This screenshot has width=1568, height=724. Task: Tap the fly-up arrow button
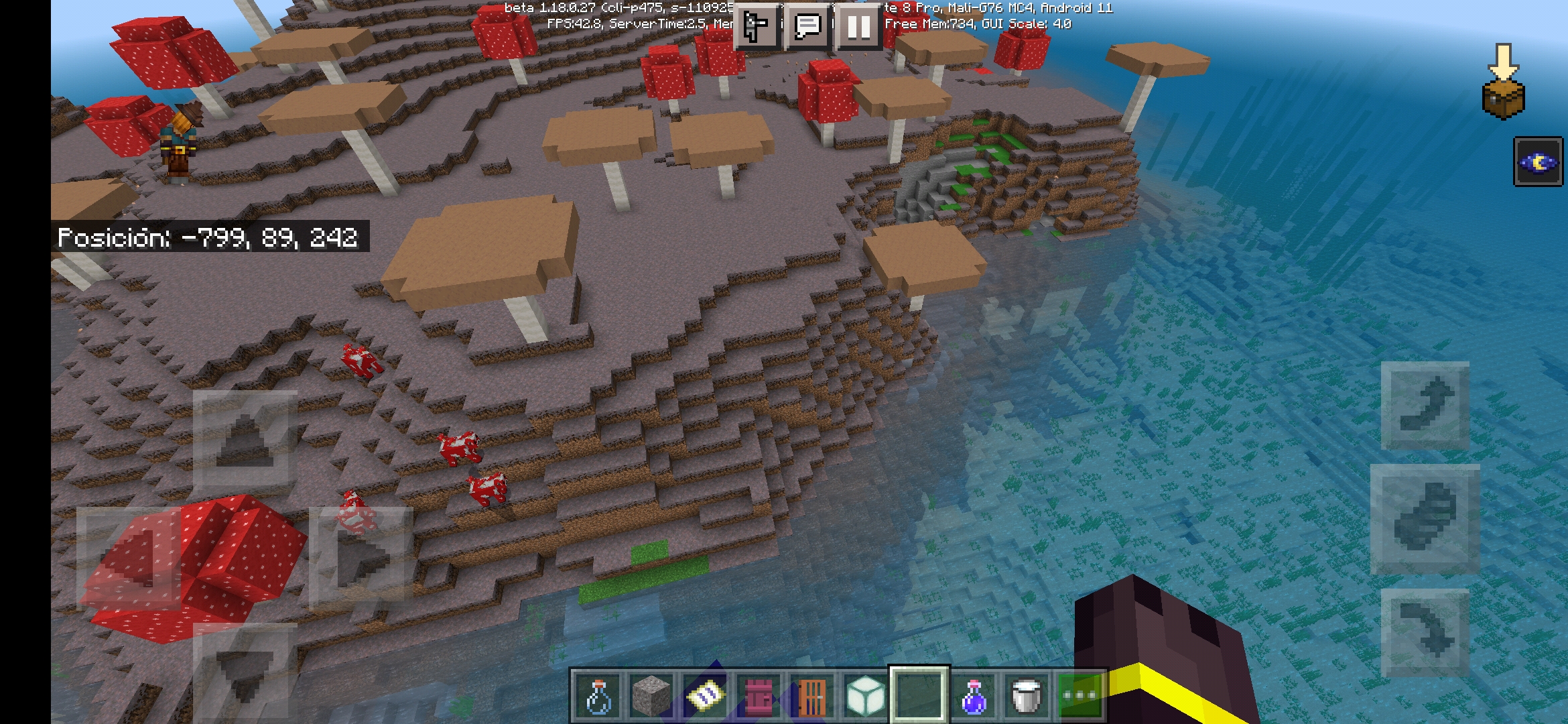[1425, 406]
